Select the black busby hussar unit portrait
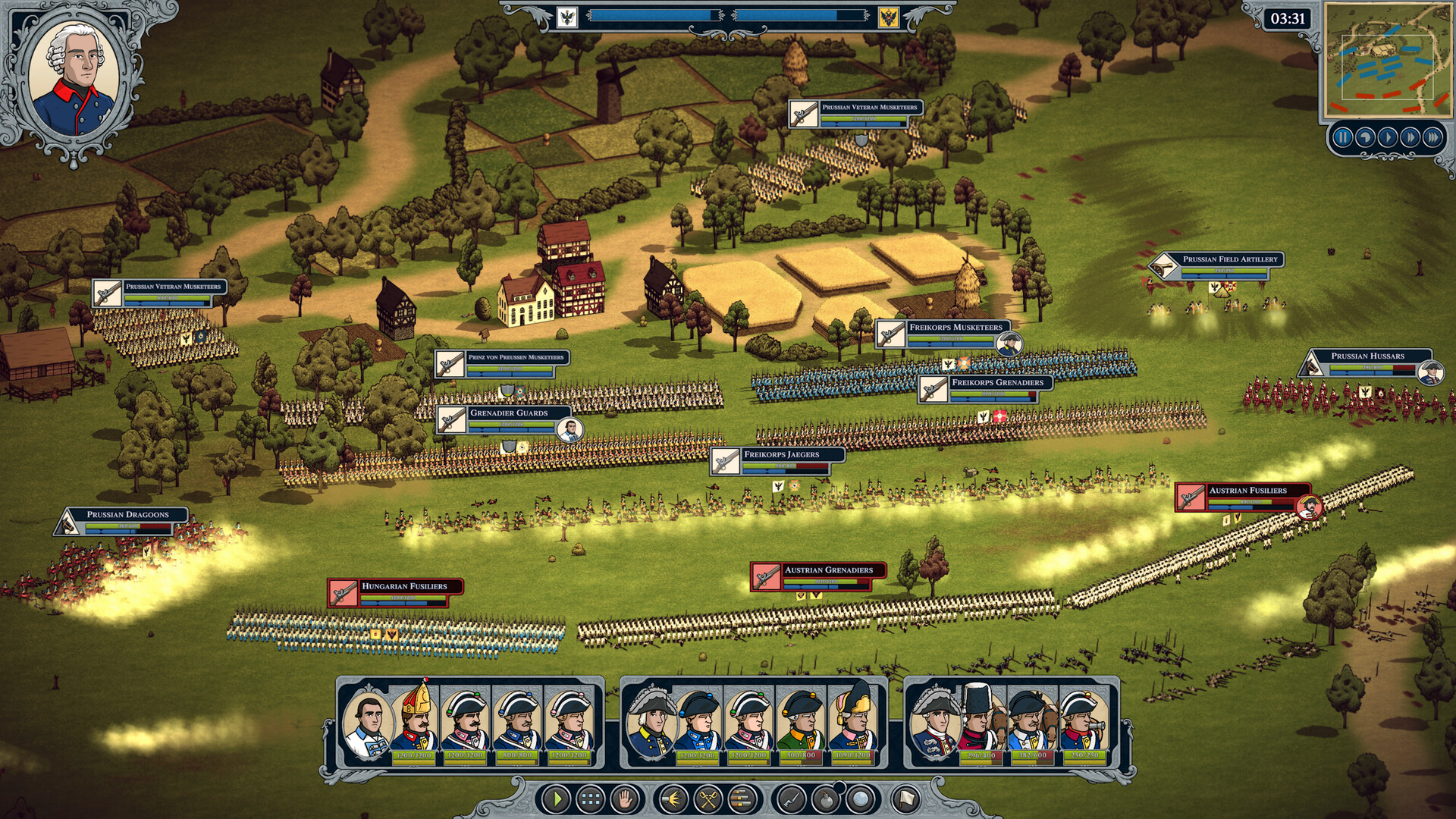This screenshot has height=819, width=1456. point(981,720)
